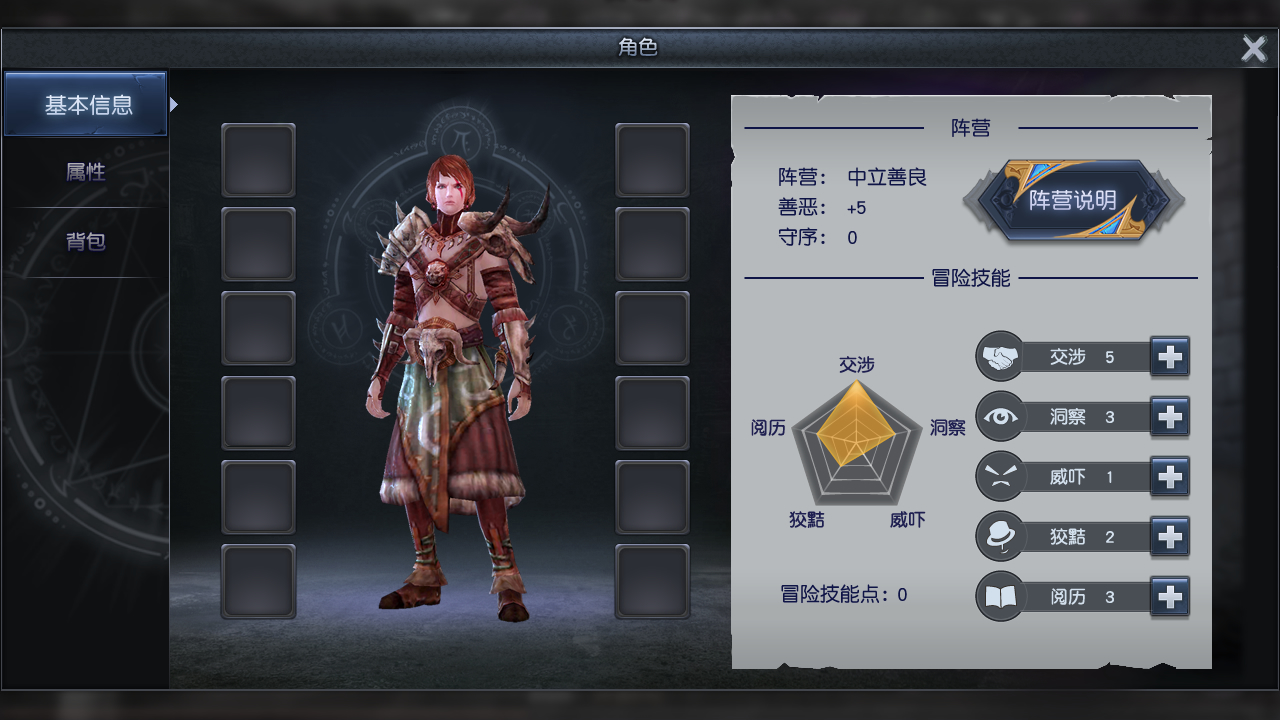The image size is (1280, 720).
Task: Open the 阅历 book skill icon
Action: pos(999,596)
